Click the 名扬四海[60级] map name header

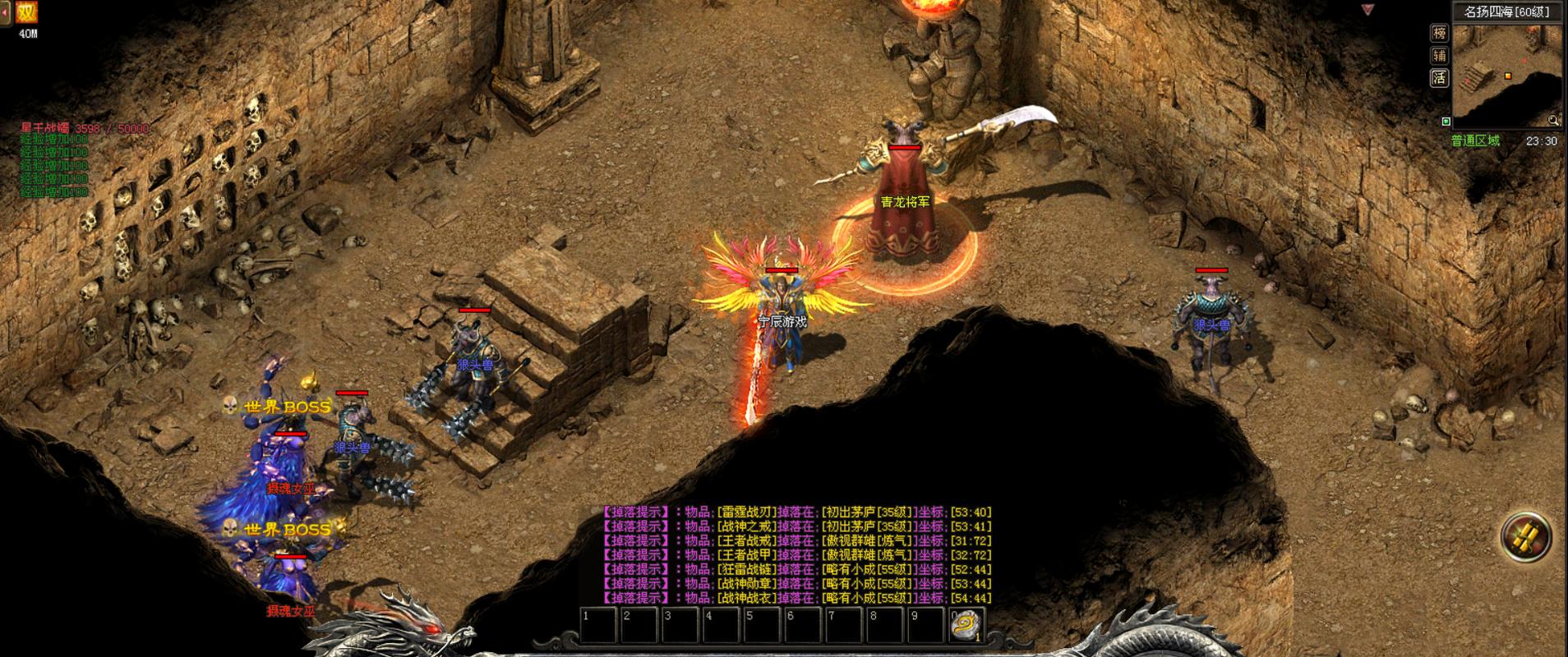click(1506, 11)
